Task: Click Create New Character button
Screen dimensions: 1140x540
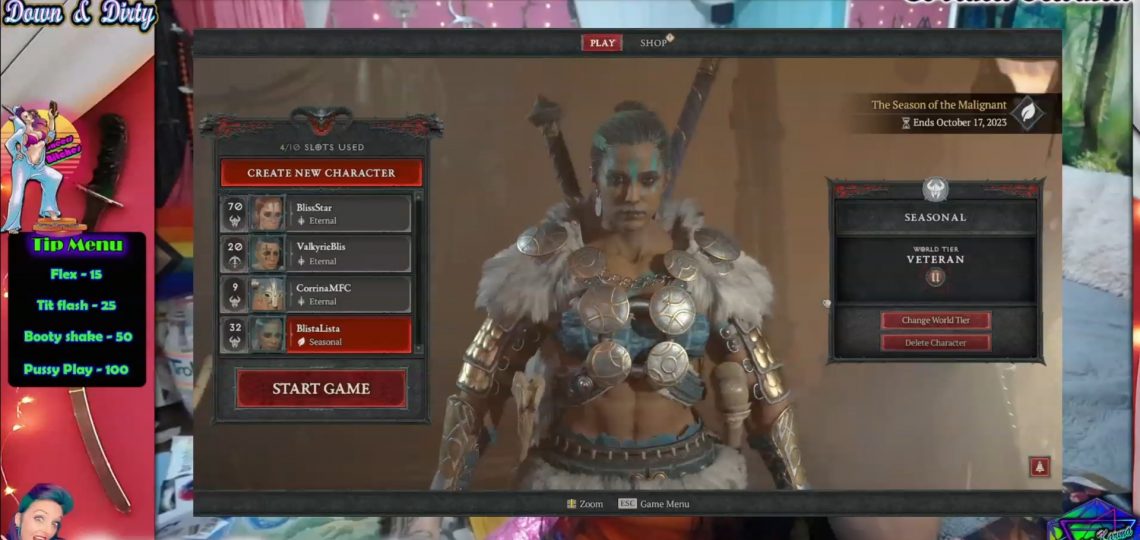Action: pyautogui.click(x=321, y=173)
